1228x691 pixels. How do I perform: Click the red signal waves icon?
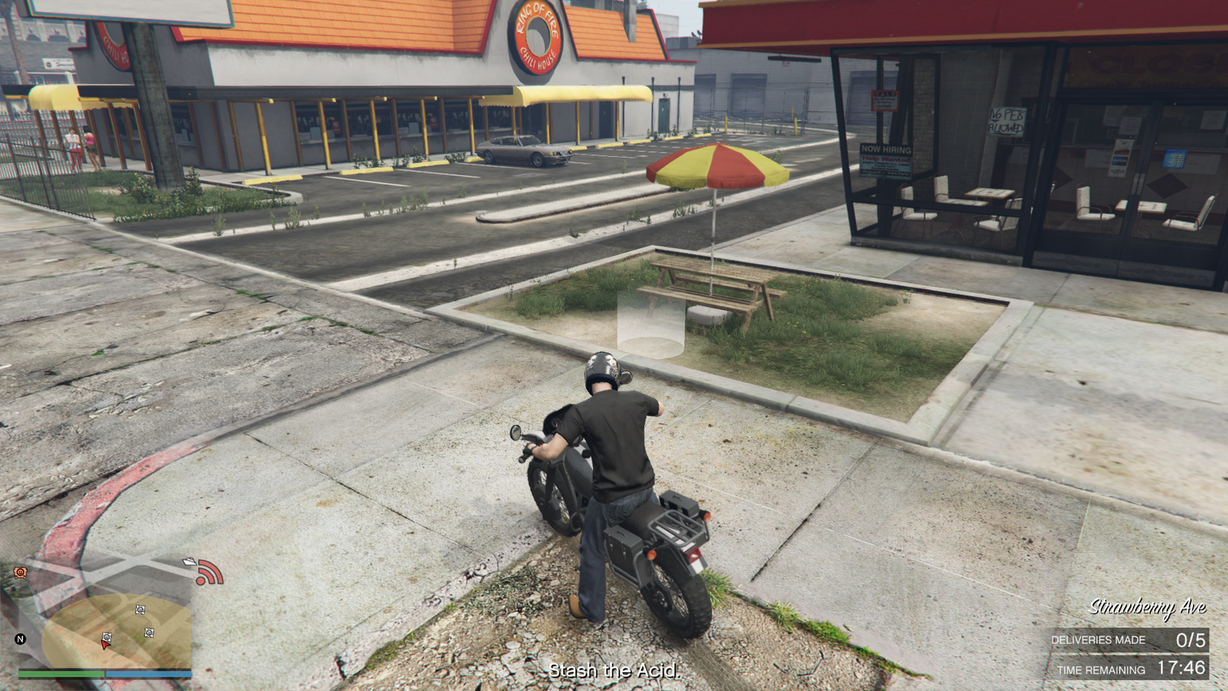210,573
